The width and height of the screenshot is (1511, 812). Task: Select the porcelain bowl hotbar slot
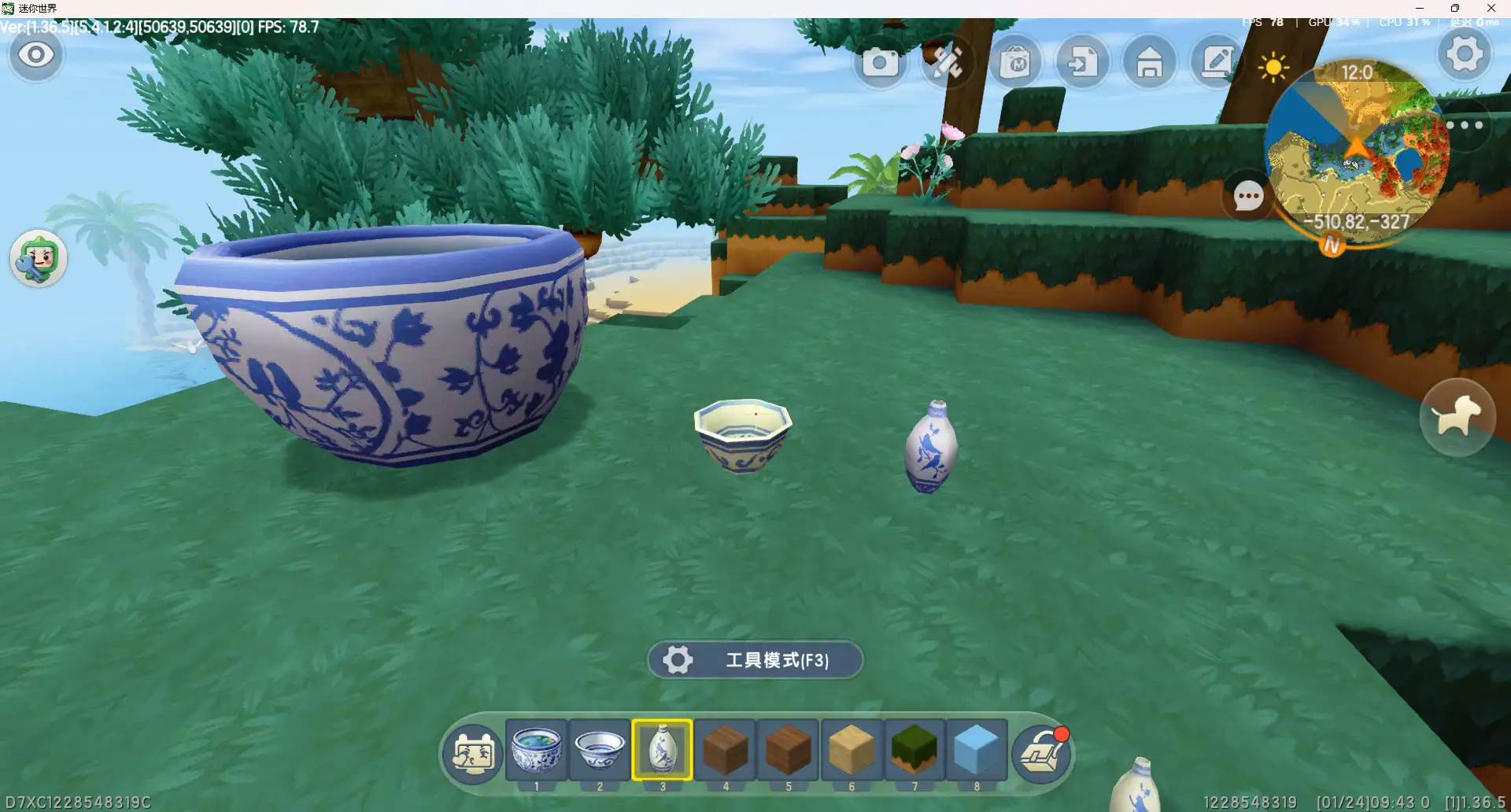600,750
